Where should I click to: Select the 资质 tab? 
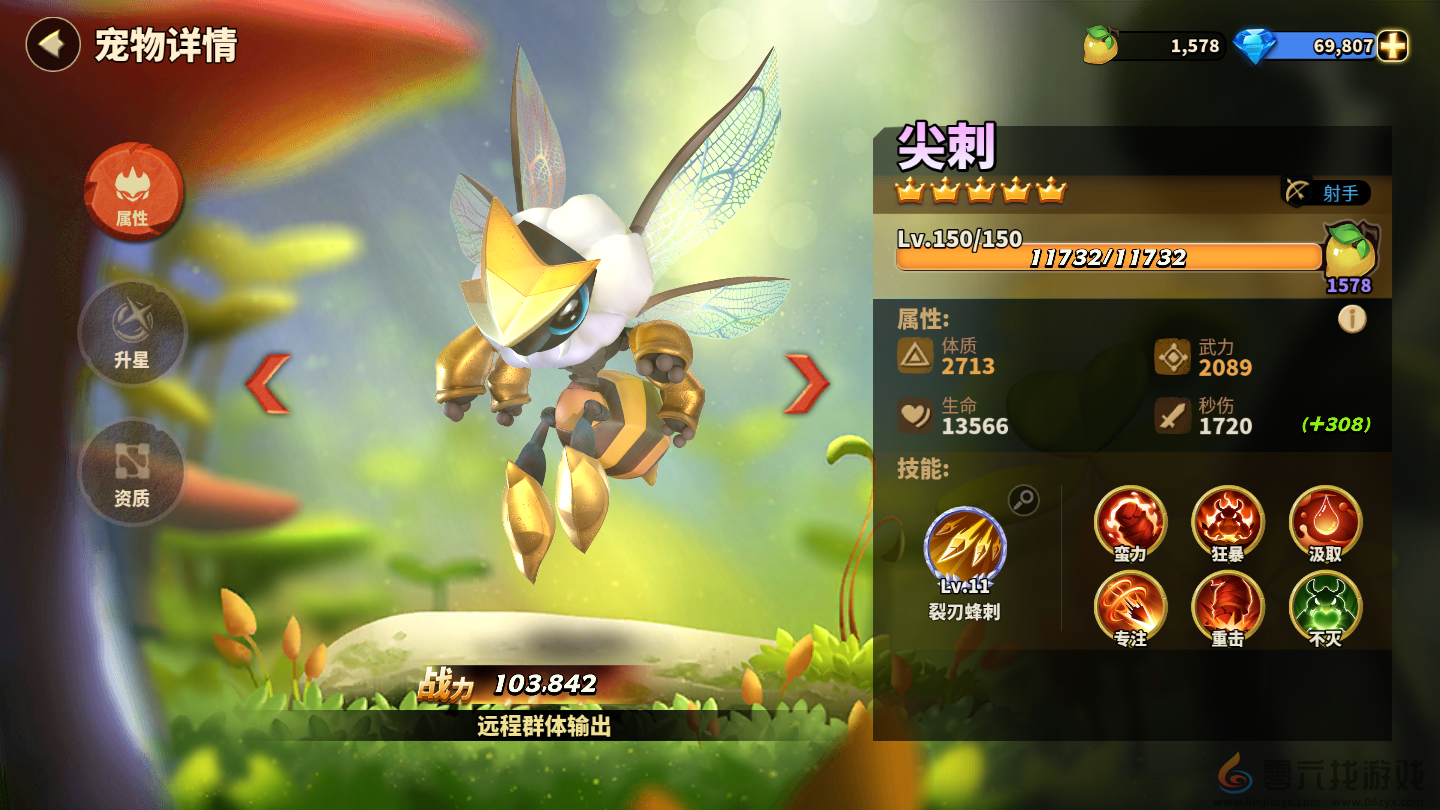tap(132, 470)
